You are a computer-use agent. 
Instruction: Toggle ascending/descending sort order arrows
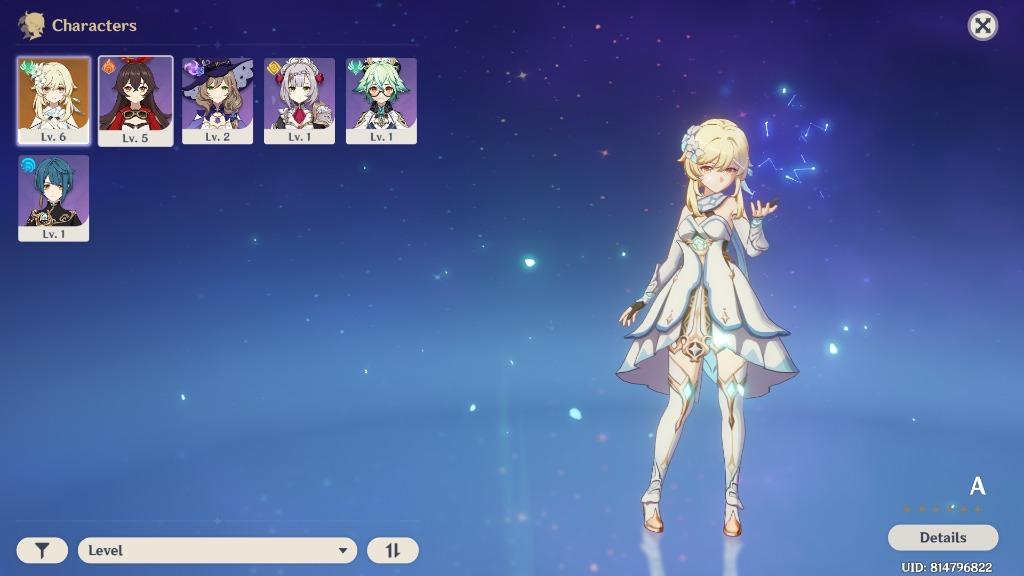click(393, 550)
